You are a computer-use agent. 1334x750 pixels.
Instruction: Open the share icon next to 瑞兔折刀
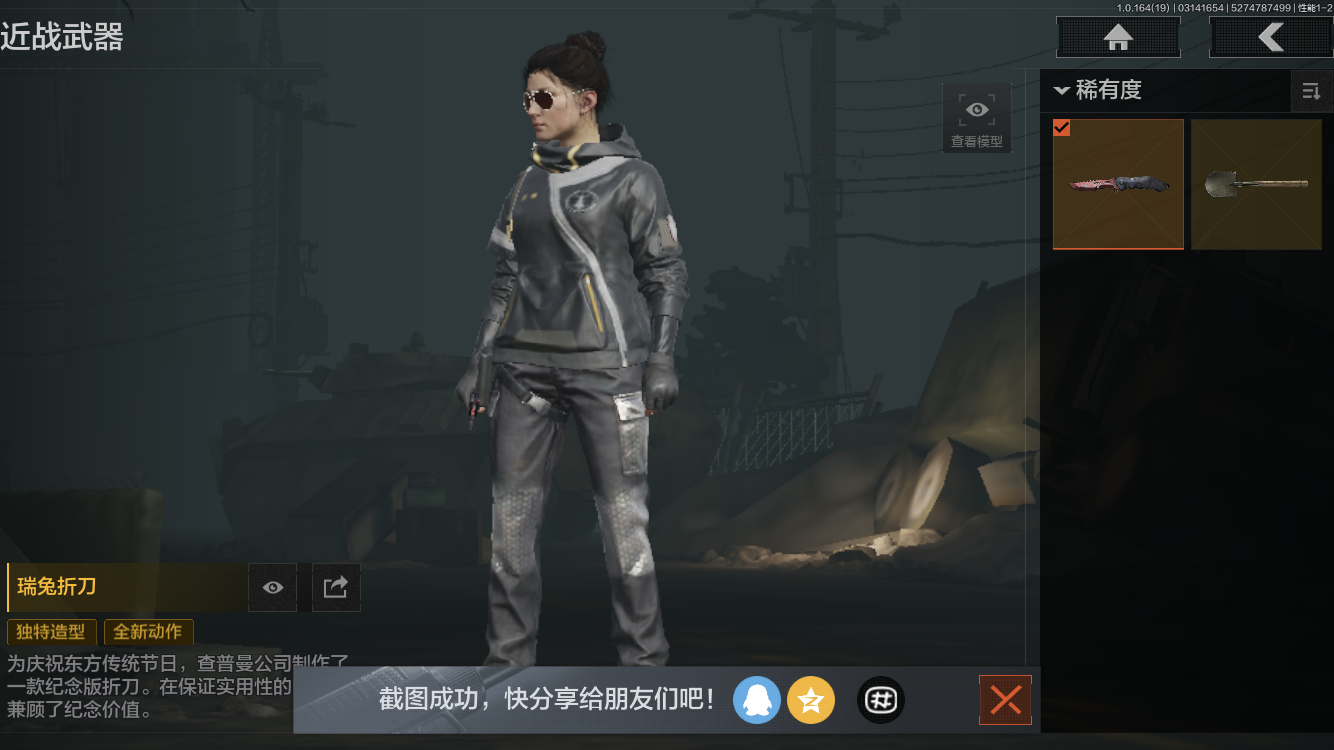336,587
